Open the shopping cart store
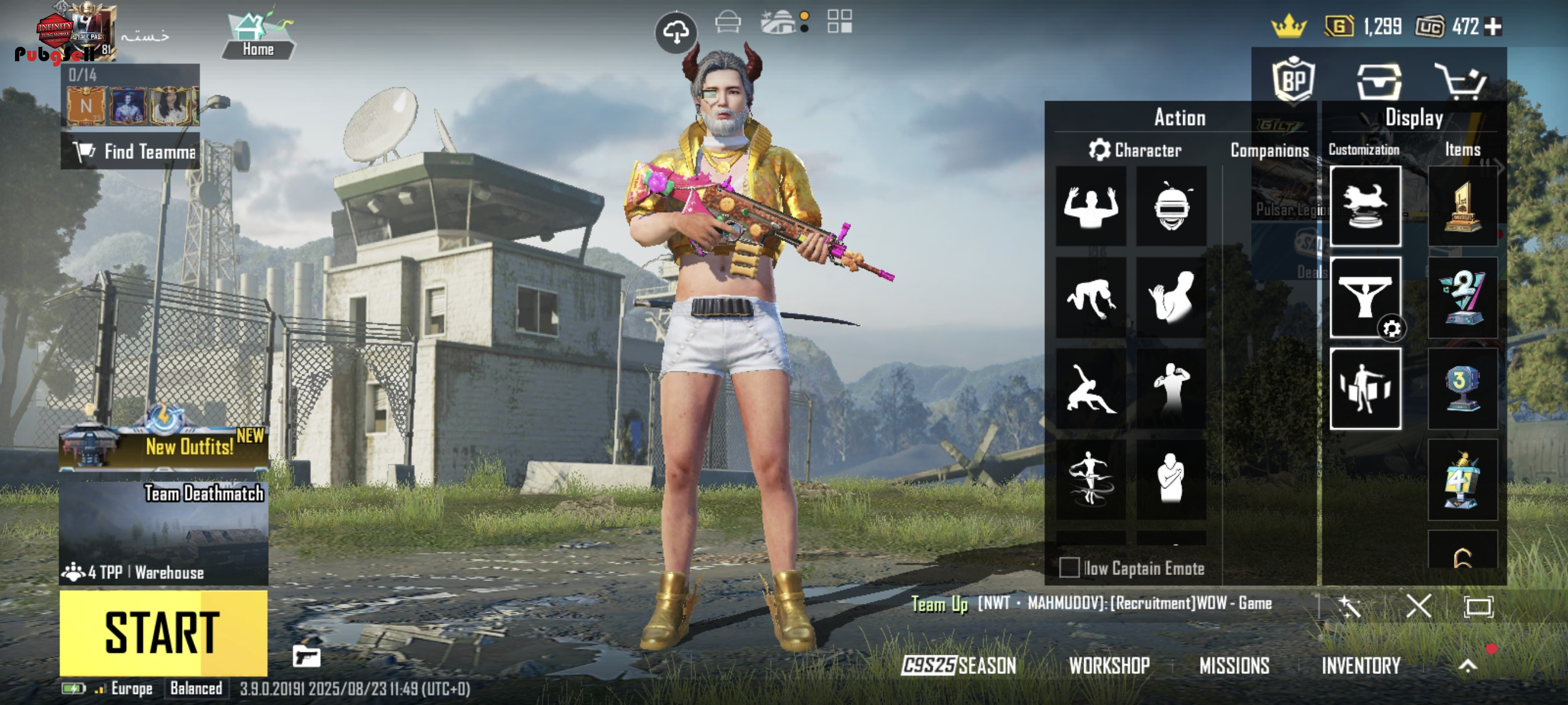Image resolution: width=1568 pixels, height=705 pixels. [1460, 80]
